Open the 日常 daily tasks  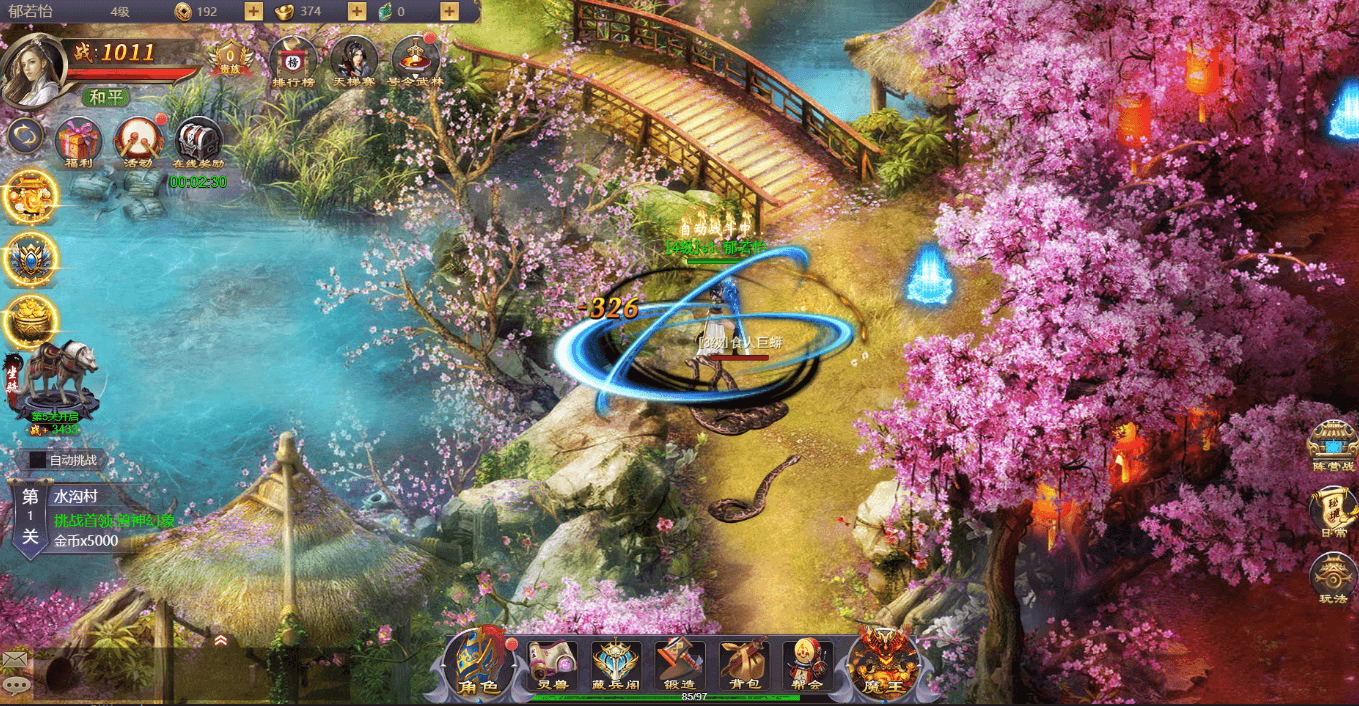coord(1333,511)
